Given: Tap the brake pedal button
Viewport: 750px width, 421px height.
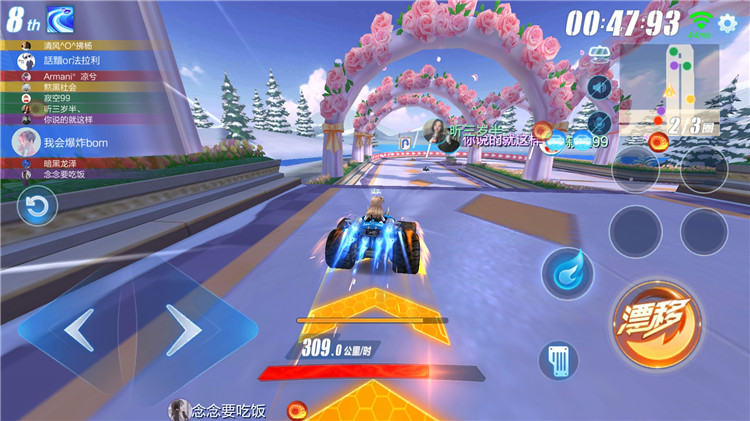Looking at the screenshot, I should pos(559,361).
